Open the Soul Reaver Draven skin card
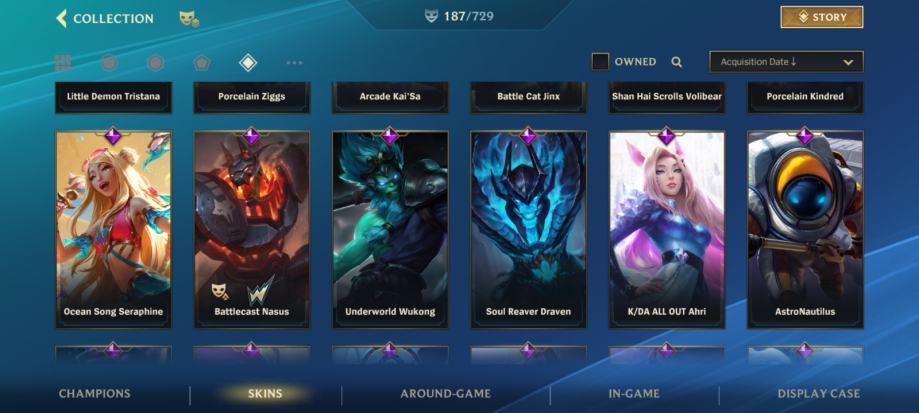This screenshot has width=919, height=413. point(528,229)
